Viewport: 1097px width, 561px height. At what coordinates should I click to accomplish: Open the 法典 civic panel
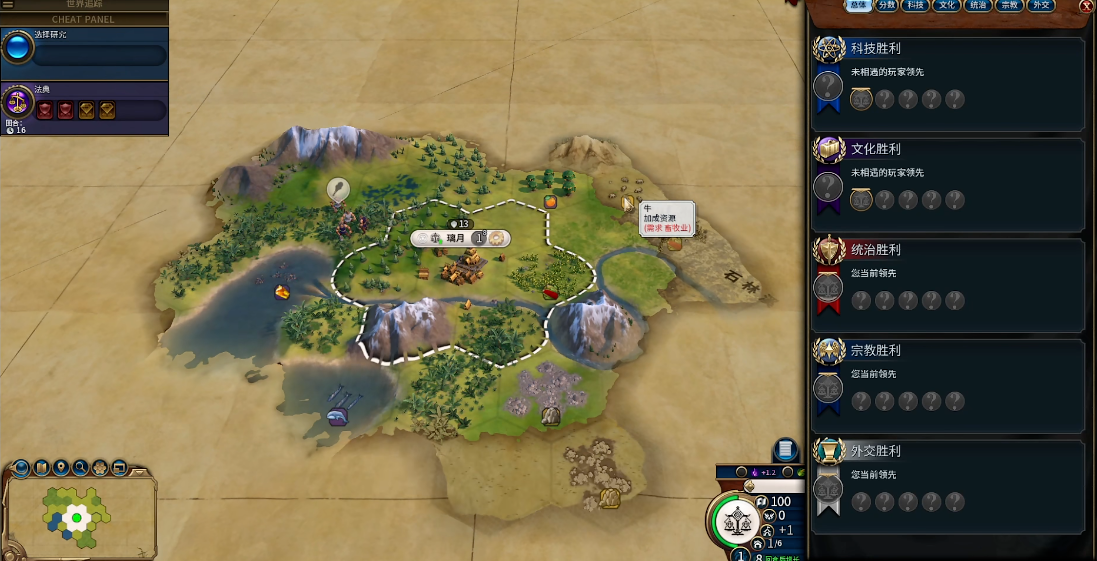pos(84,103)
